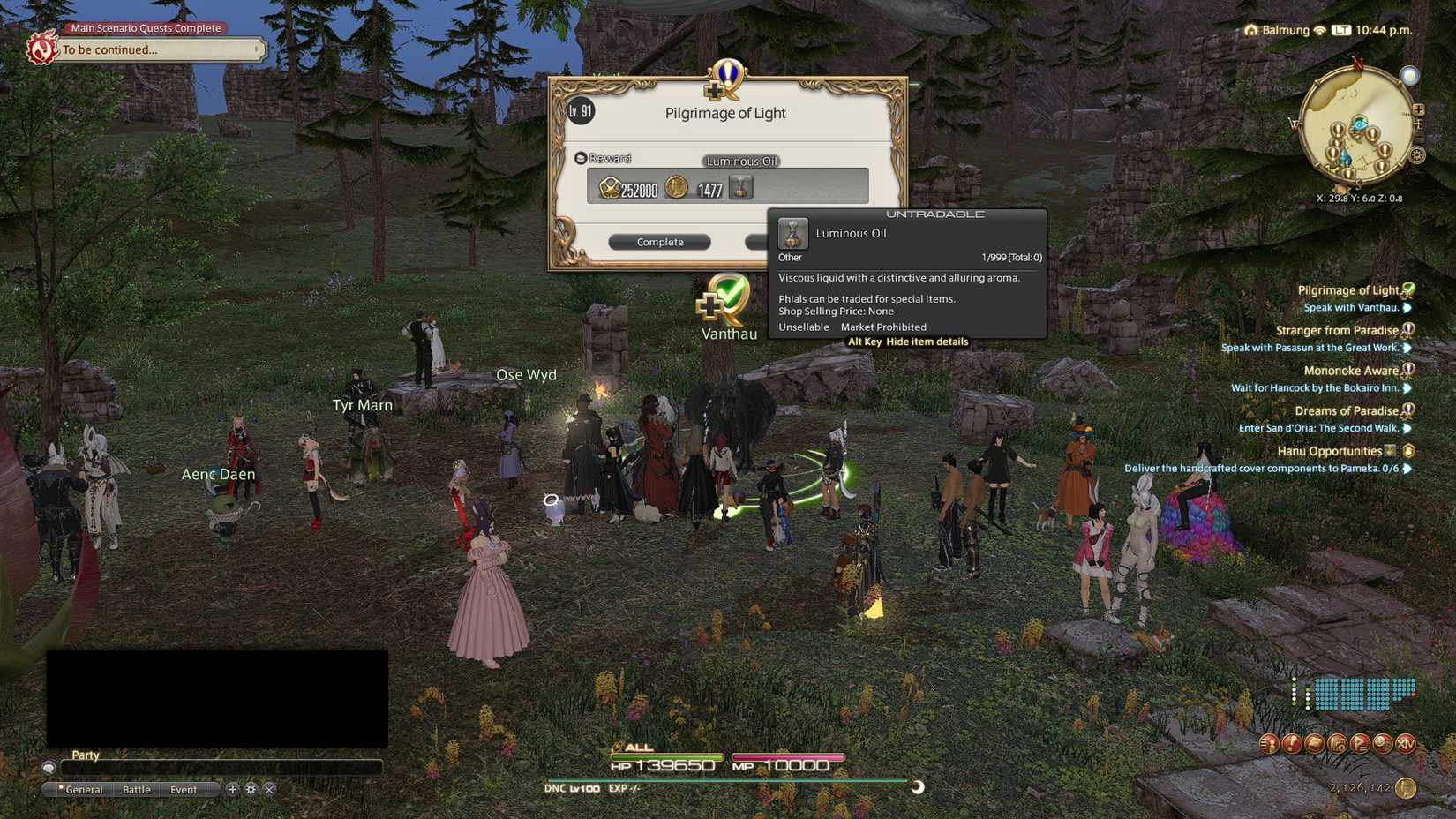Click the flag icon in the system menu row
The width and height of the screenshot is (1456, 819).
tap(1361, 744)
